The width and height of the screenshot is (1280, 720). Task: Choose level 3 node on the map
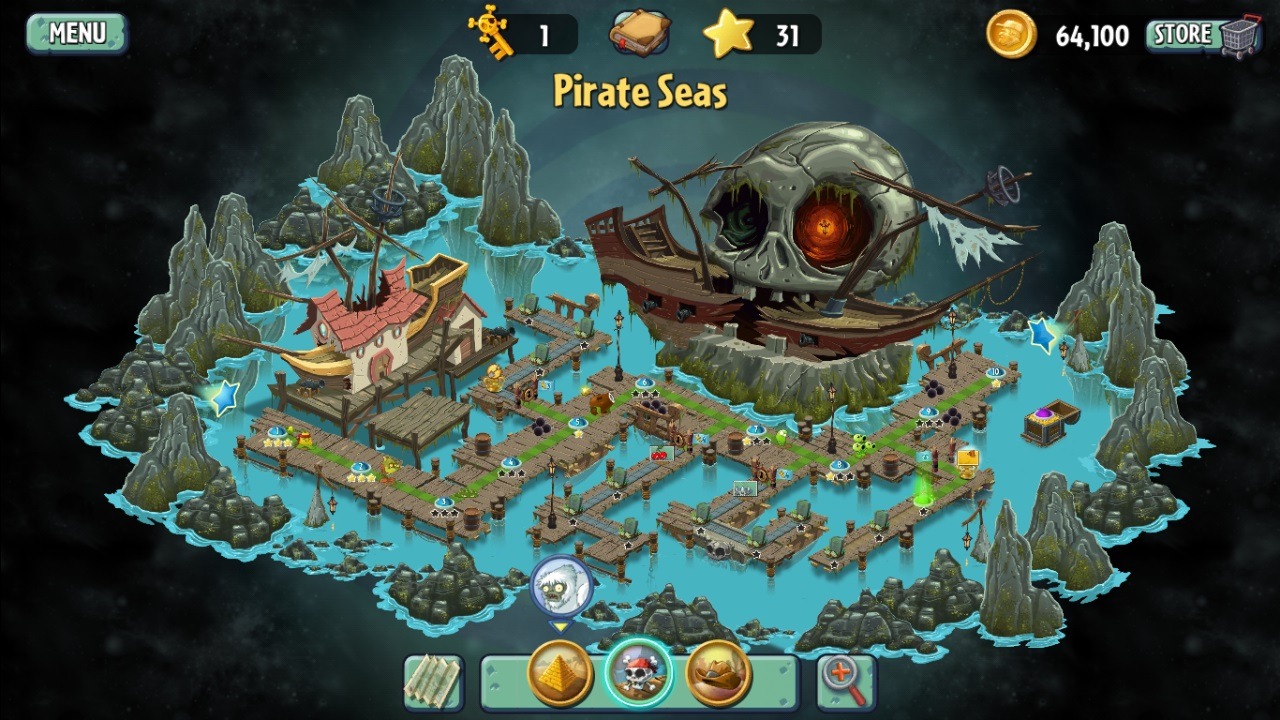pyautogui.click(x=444, y=503)
